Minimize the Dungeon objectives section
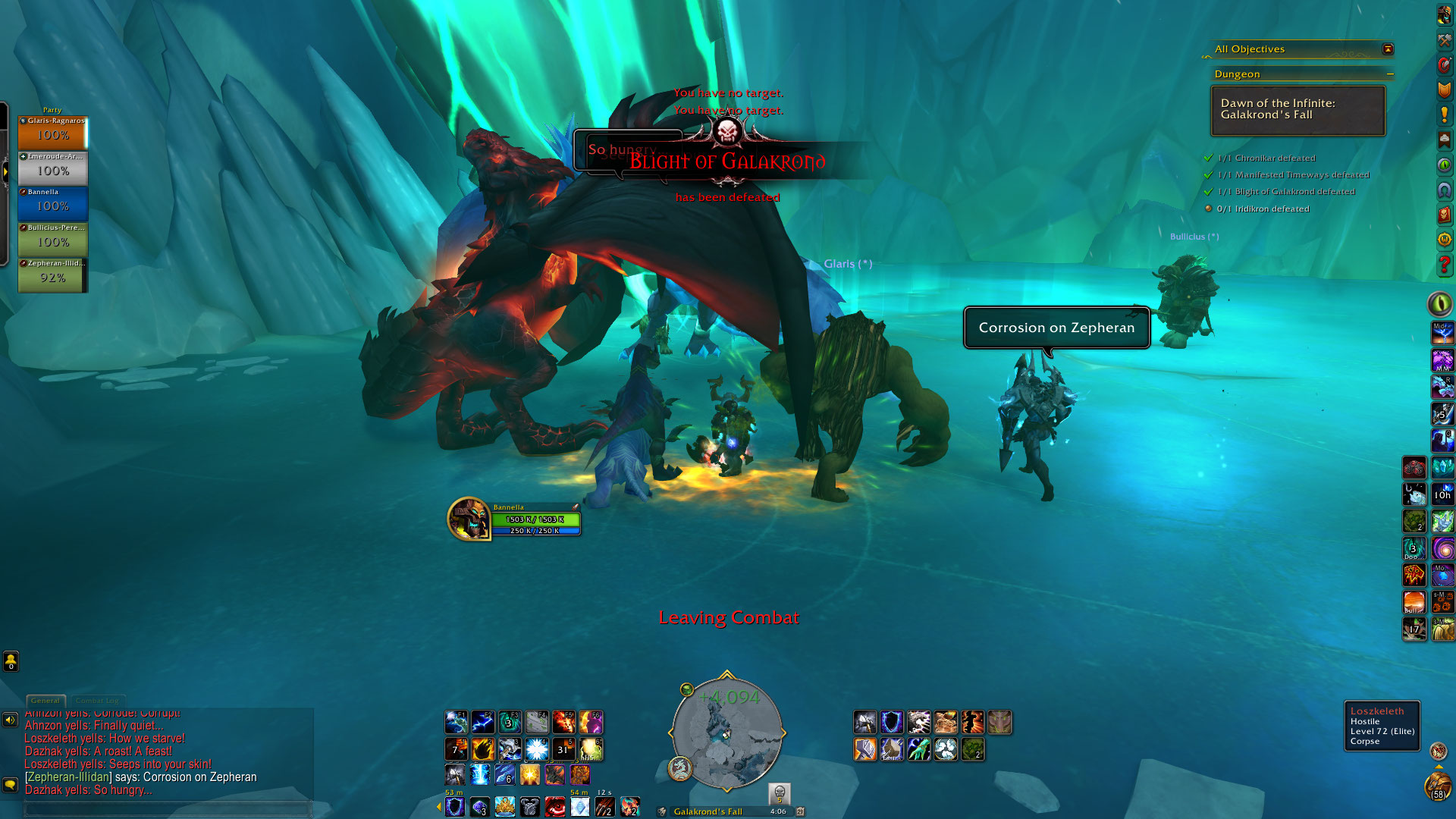1456x819 pixels. (1390, 74)
